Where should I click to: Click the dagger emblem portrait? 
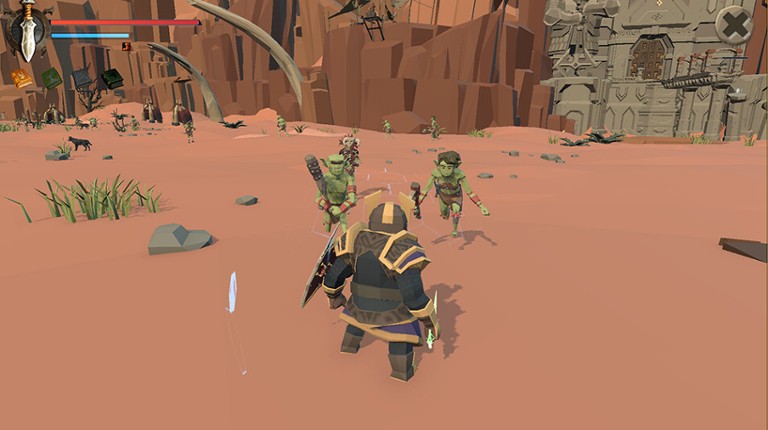pos(28,31)
